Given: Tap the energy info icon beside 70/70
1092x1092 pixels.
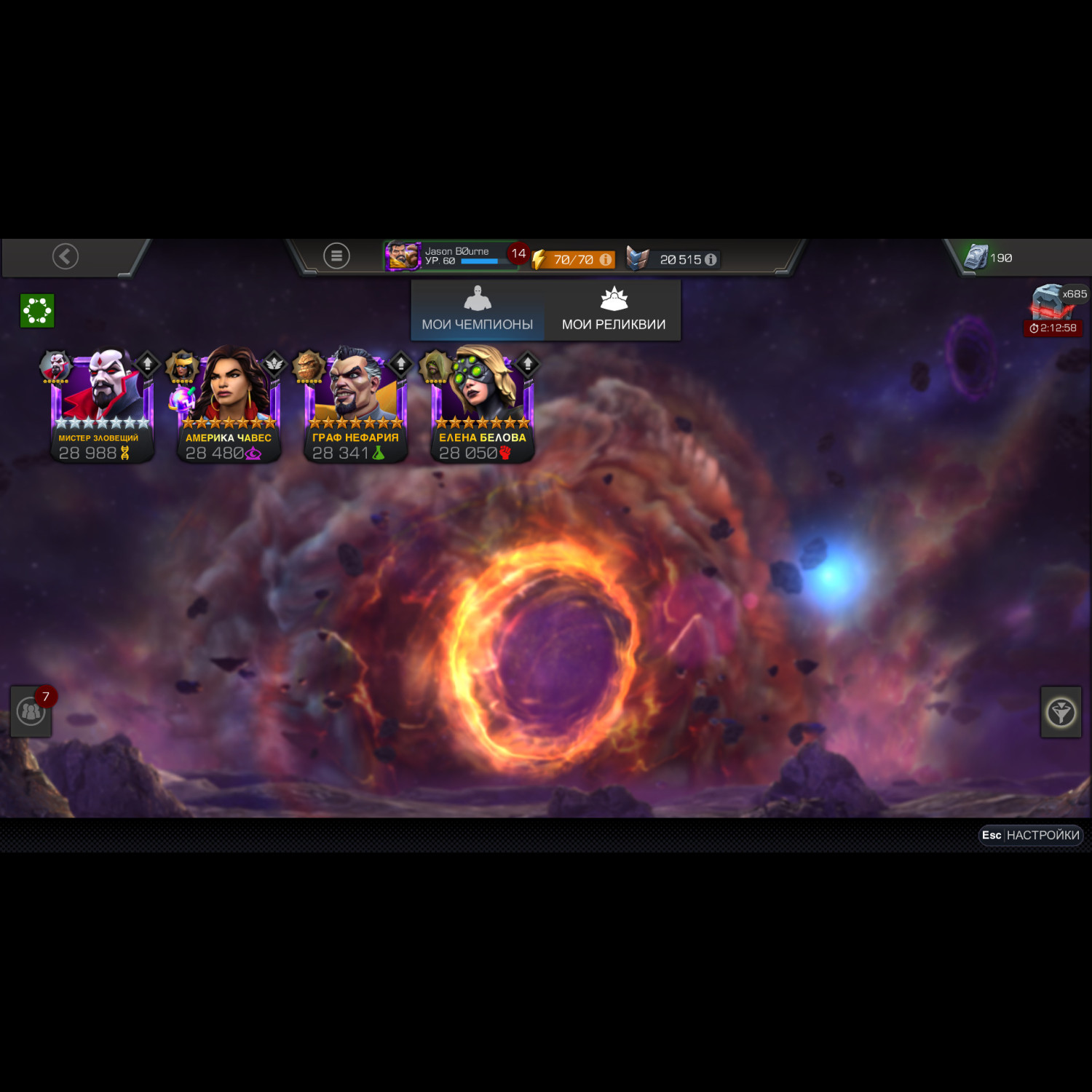Looking at the screenshot, I should point(606,258).
